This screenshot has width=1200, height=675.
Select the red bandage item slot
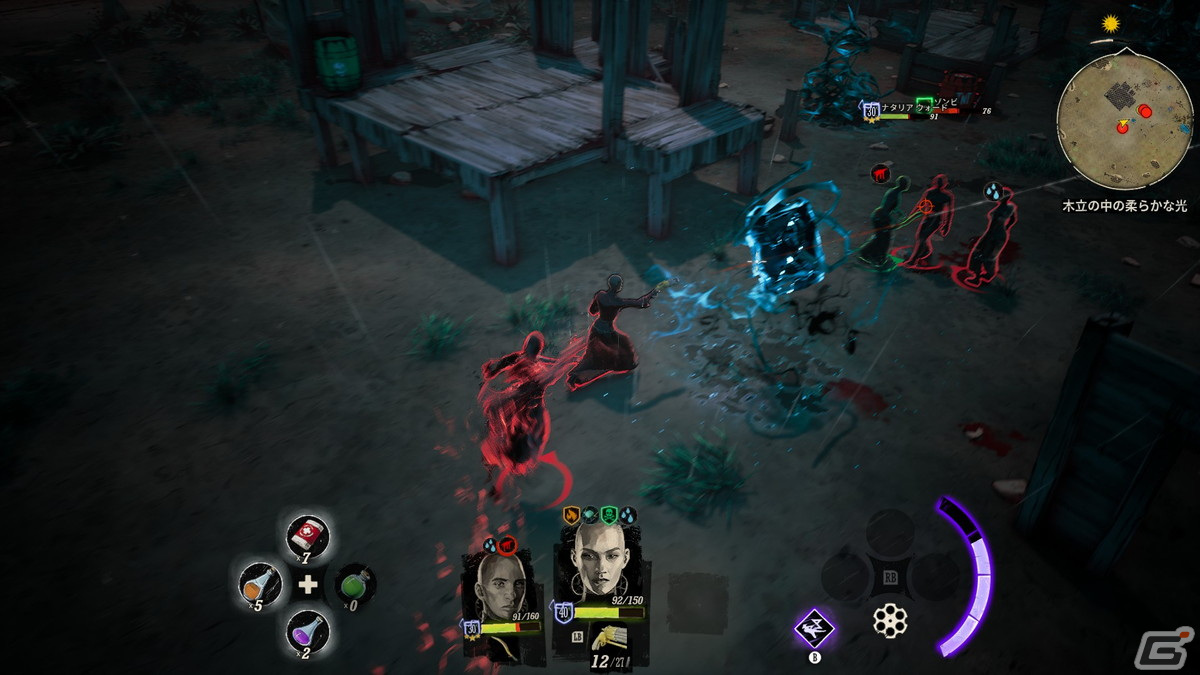(306, 537)
